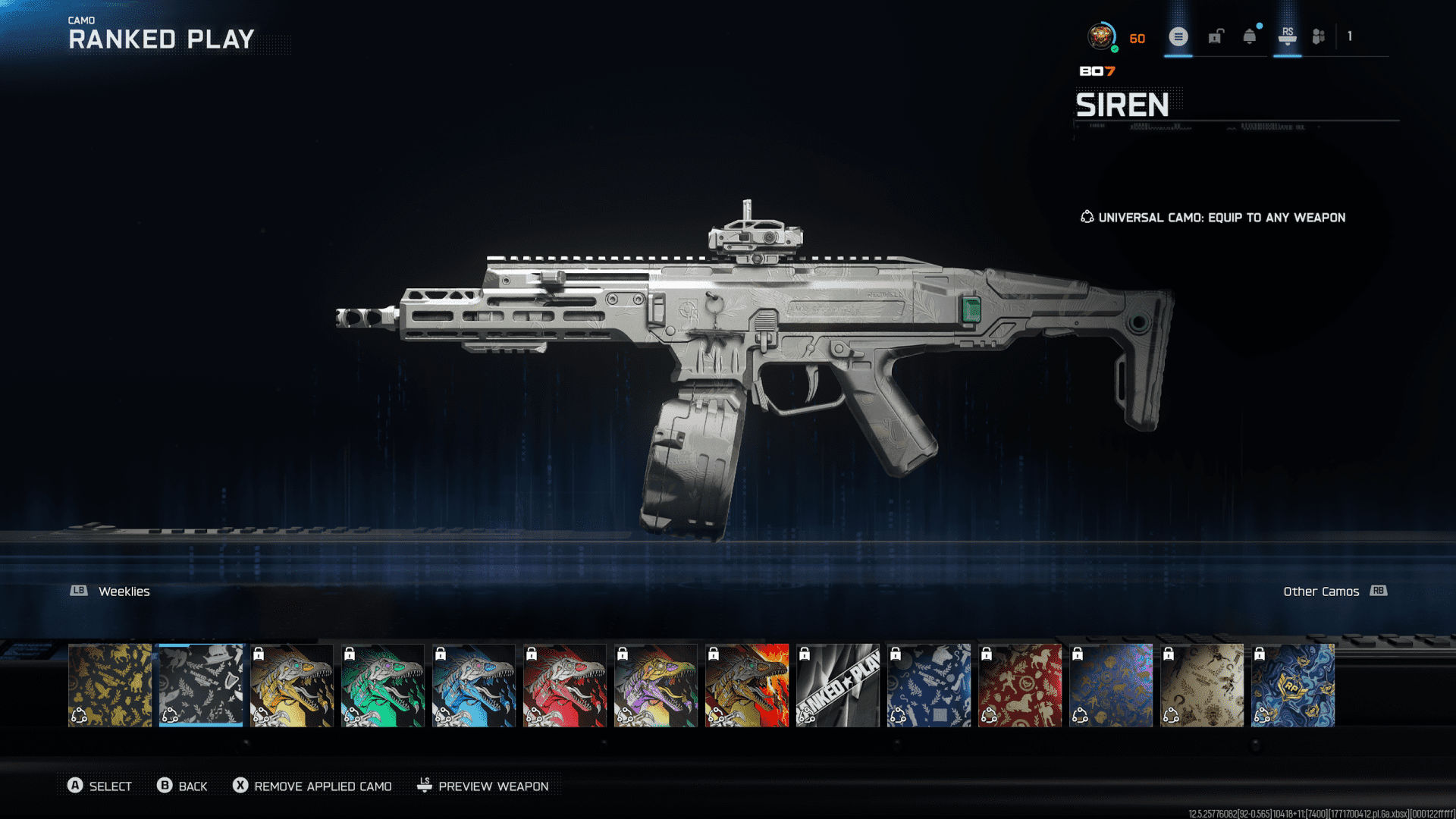Image resolution: width=1456 pixels, height=819 pixels.
Task: Pick the locked gold dinosaur camo
Action: coord(292,685)
